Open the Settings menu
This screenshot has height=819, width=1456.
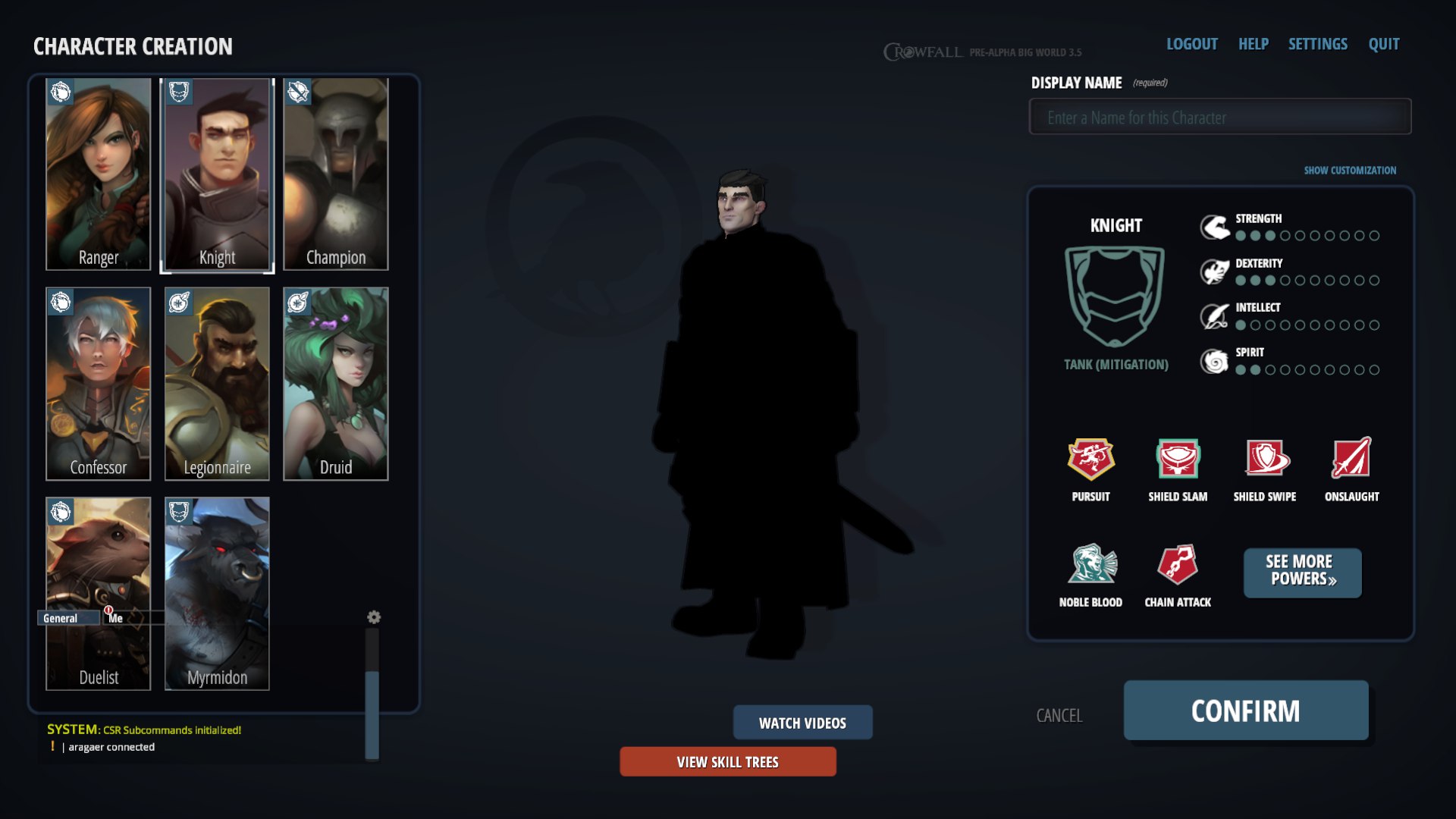[x=1317, y=44]
